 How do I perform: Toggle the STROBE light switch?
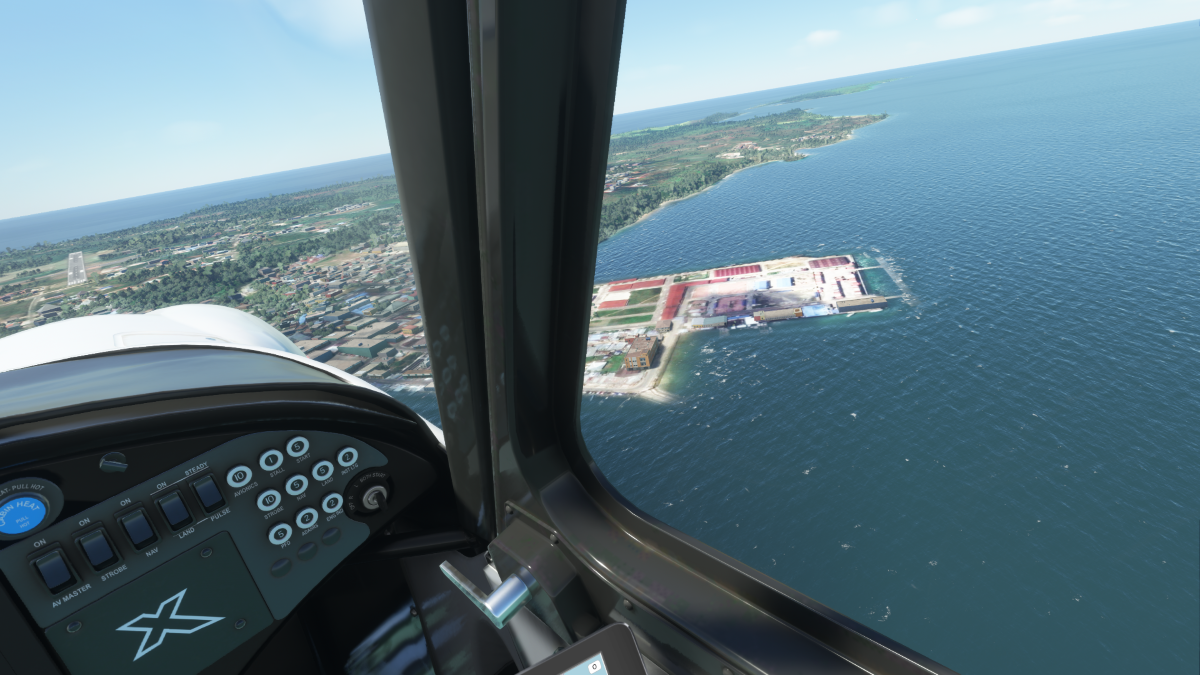[x=98, y=548]
